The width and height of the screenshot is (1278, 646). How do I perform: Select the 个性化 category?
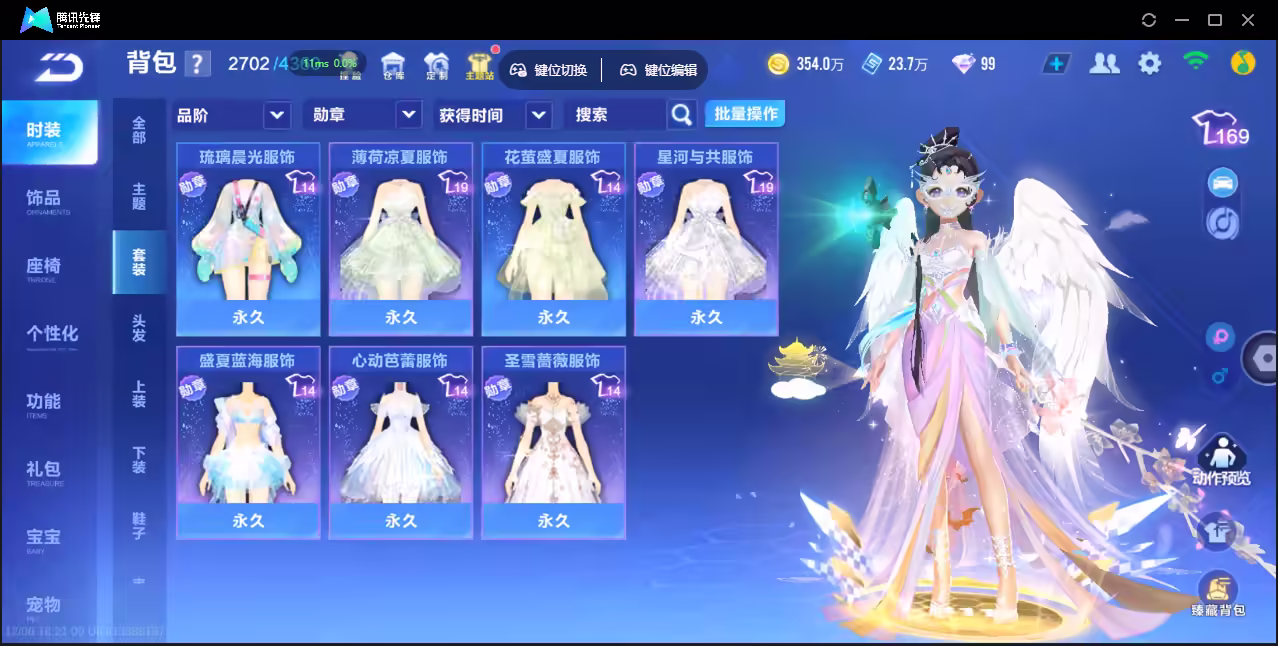pos(52,334)
